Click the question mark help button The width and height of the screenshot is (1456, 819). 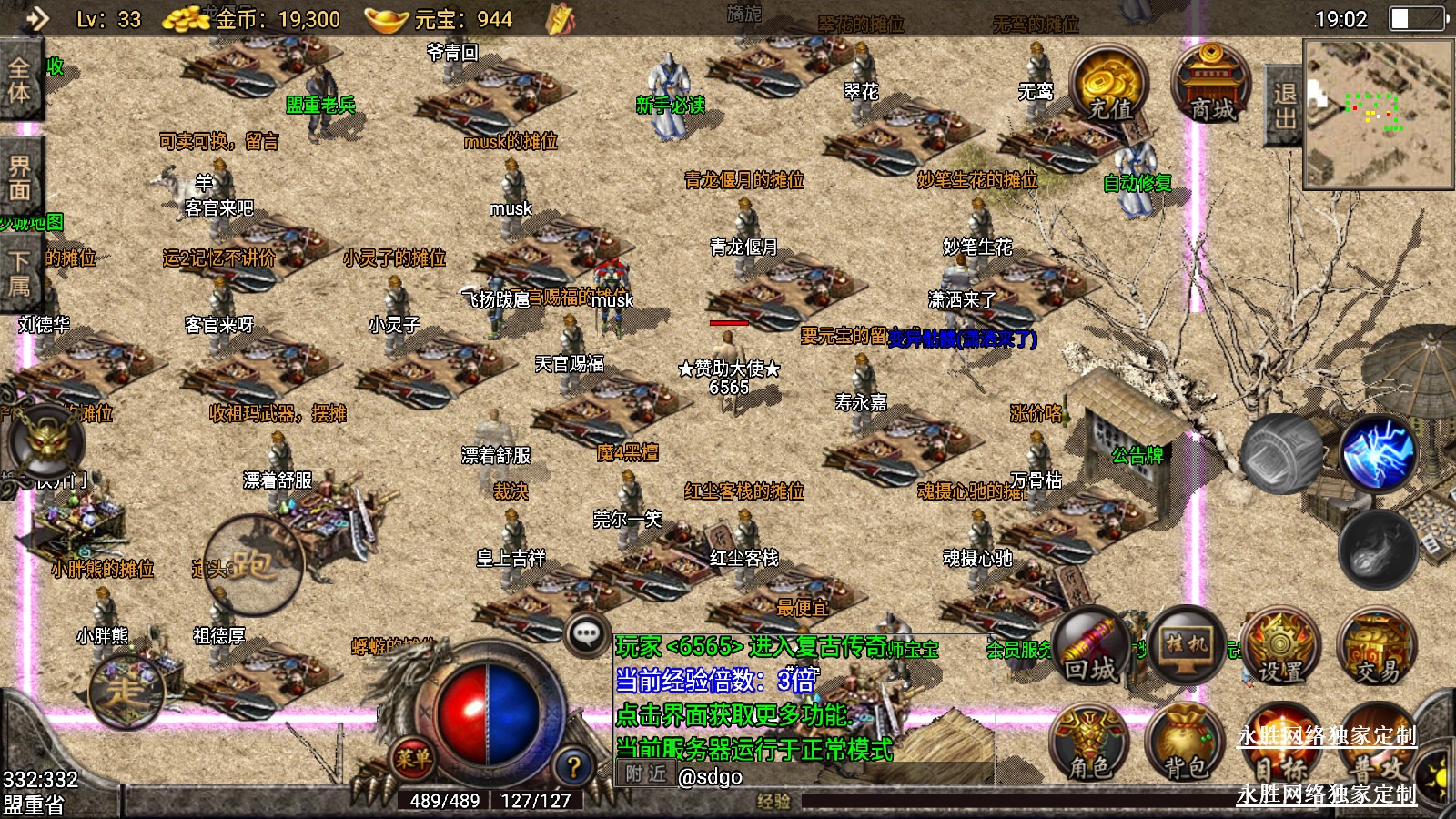tap(573, 767)
